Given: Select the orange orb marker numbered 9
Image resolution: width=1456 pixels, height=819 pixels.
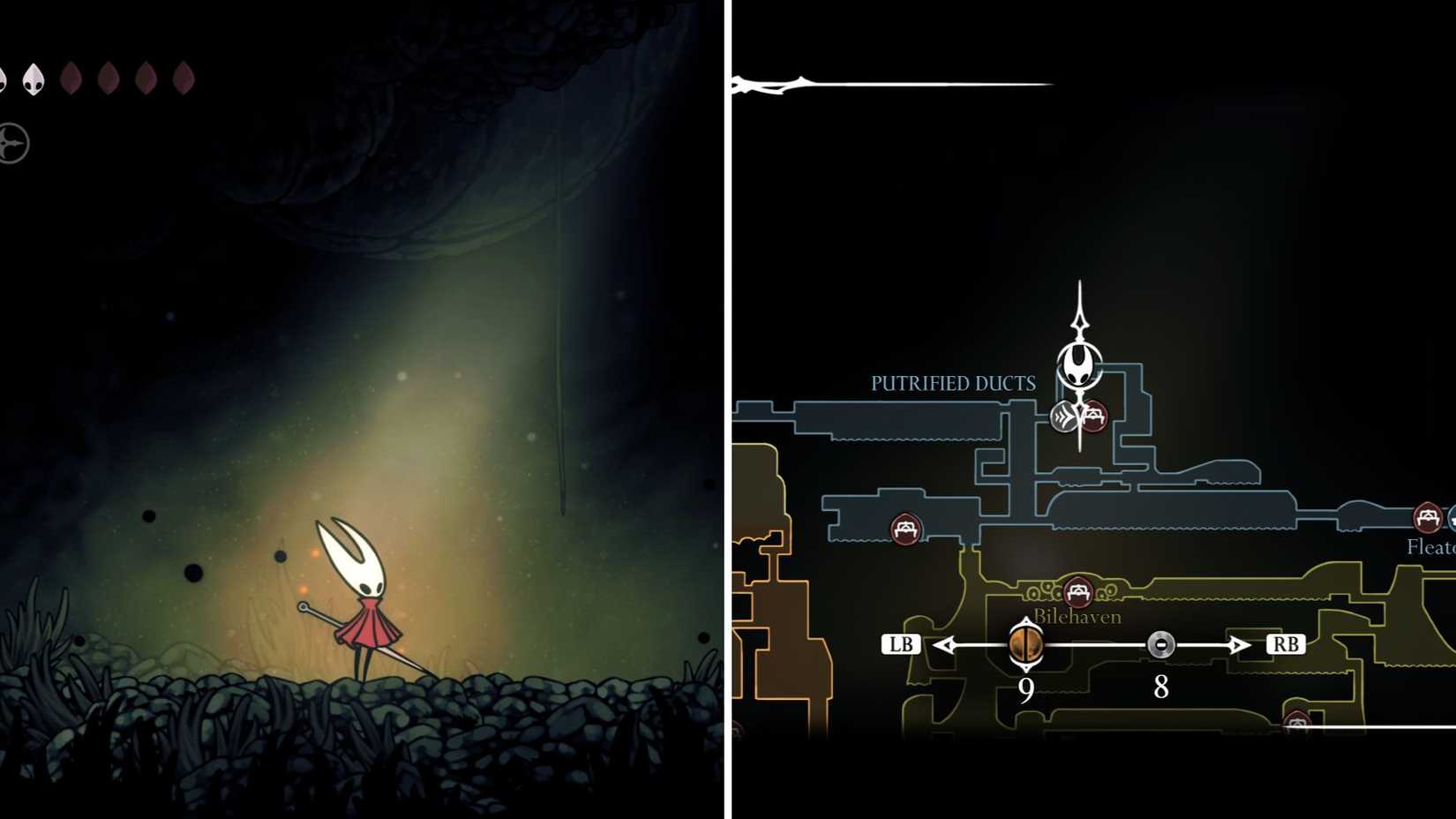Looking at the screenshot, I should [x=1026, y=646].
